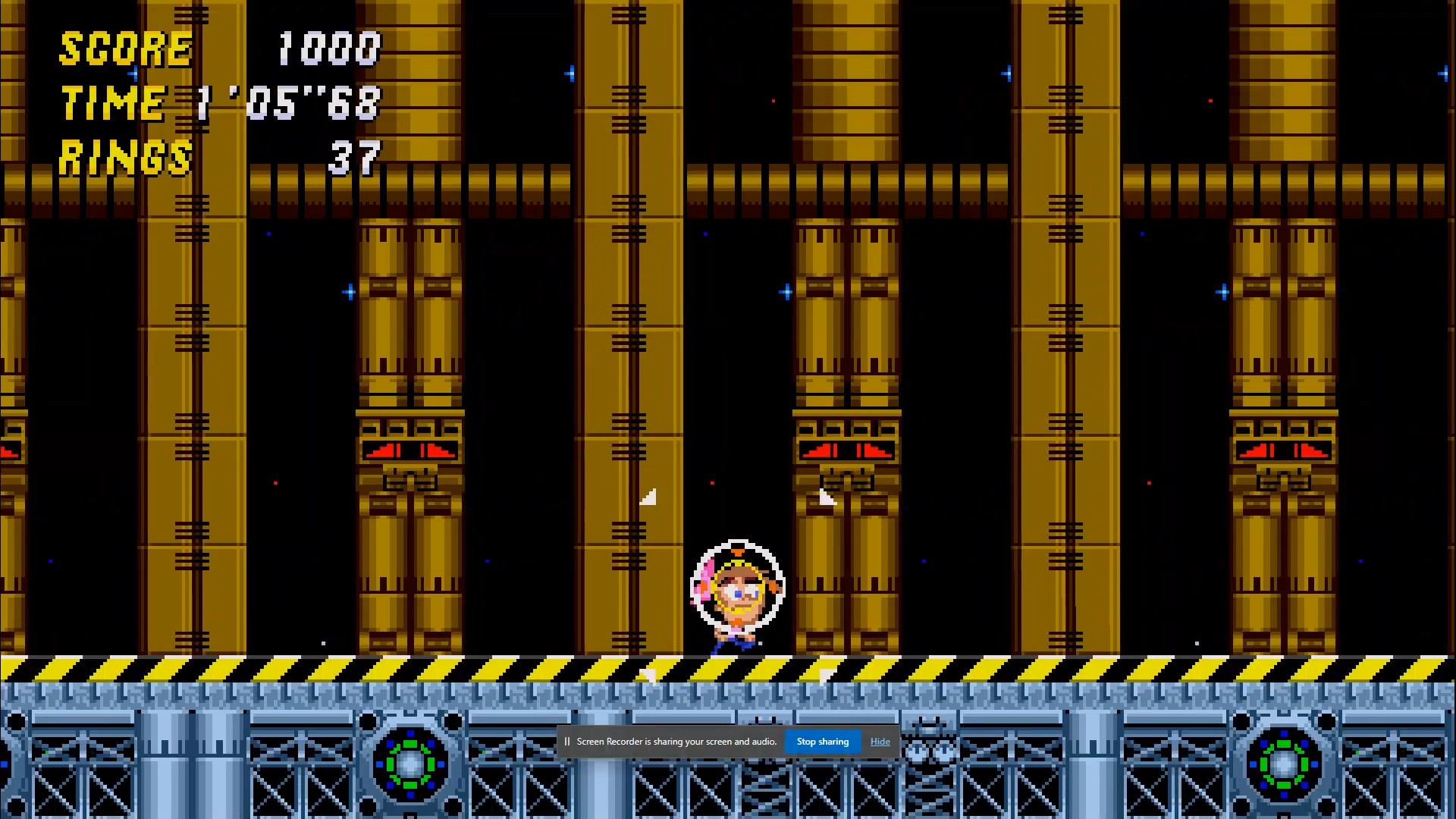Click the red light panel on the left pillar
The height and width of the screenshot is (819, 1456).
pyautogui.click(x=409, y=449)
